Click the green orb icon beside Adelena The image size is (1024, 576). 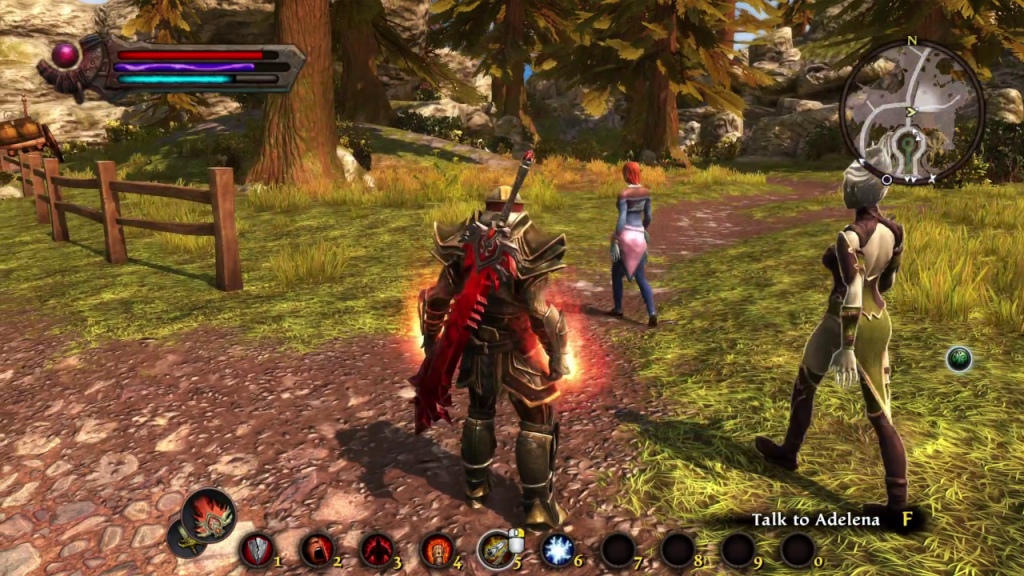(959, 359)
